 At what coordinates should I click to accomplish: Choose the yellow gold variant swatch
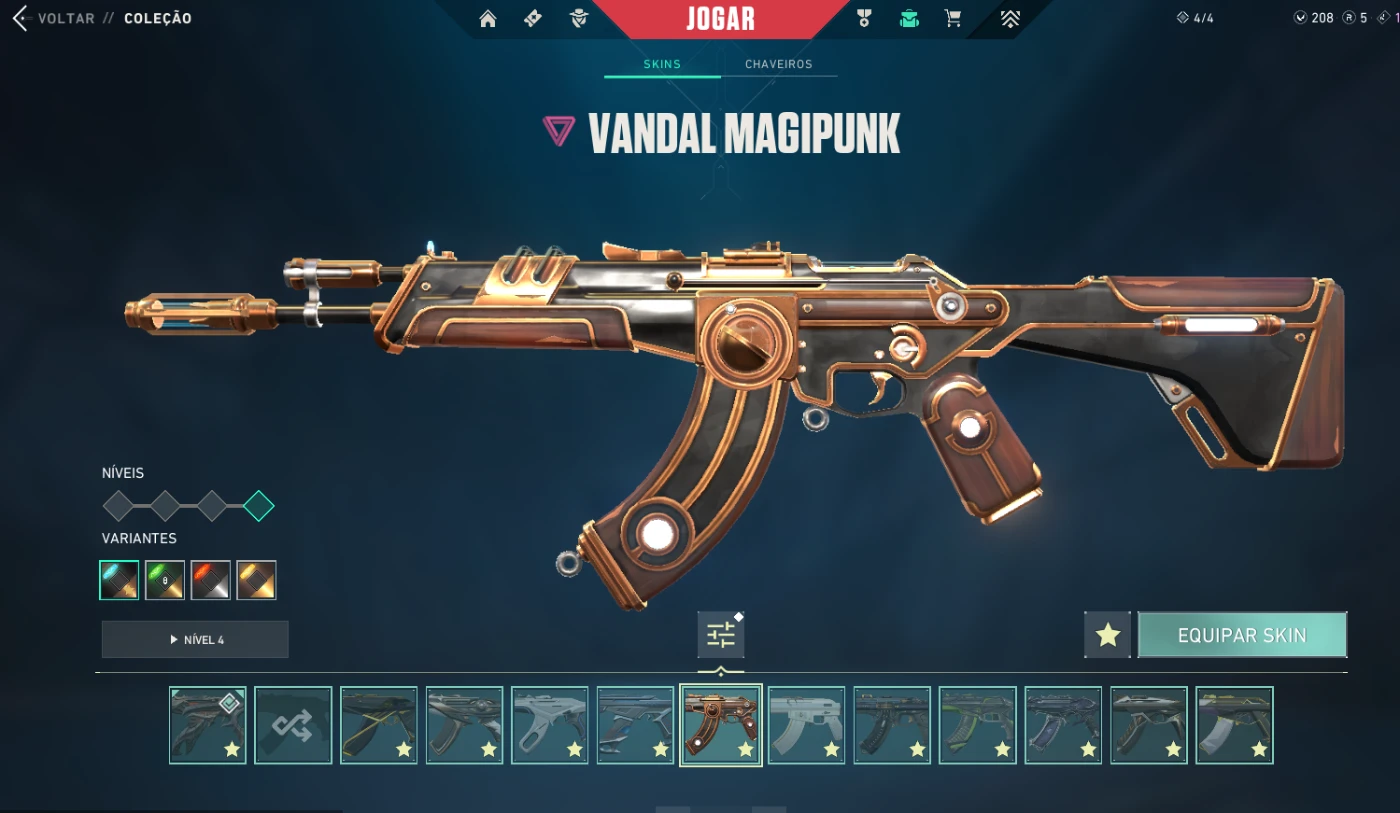point(256,580)
